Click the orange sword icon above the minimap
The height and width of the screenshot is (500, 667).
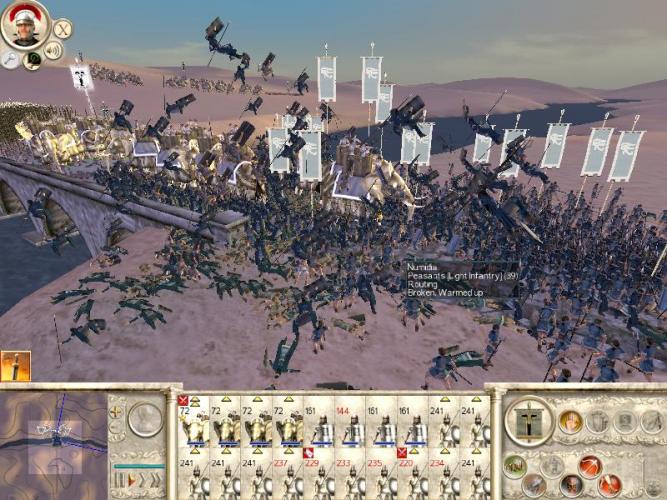pyautogui.click(x=15, y=366)
